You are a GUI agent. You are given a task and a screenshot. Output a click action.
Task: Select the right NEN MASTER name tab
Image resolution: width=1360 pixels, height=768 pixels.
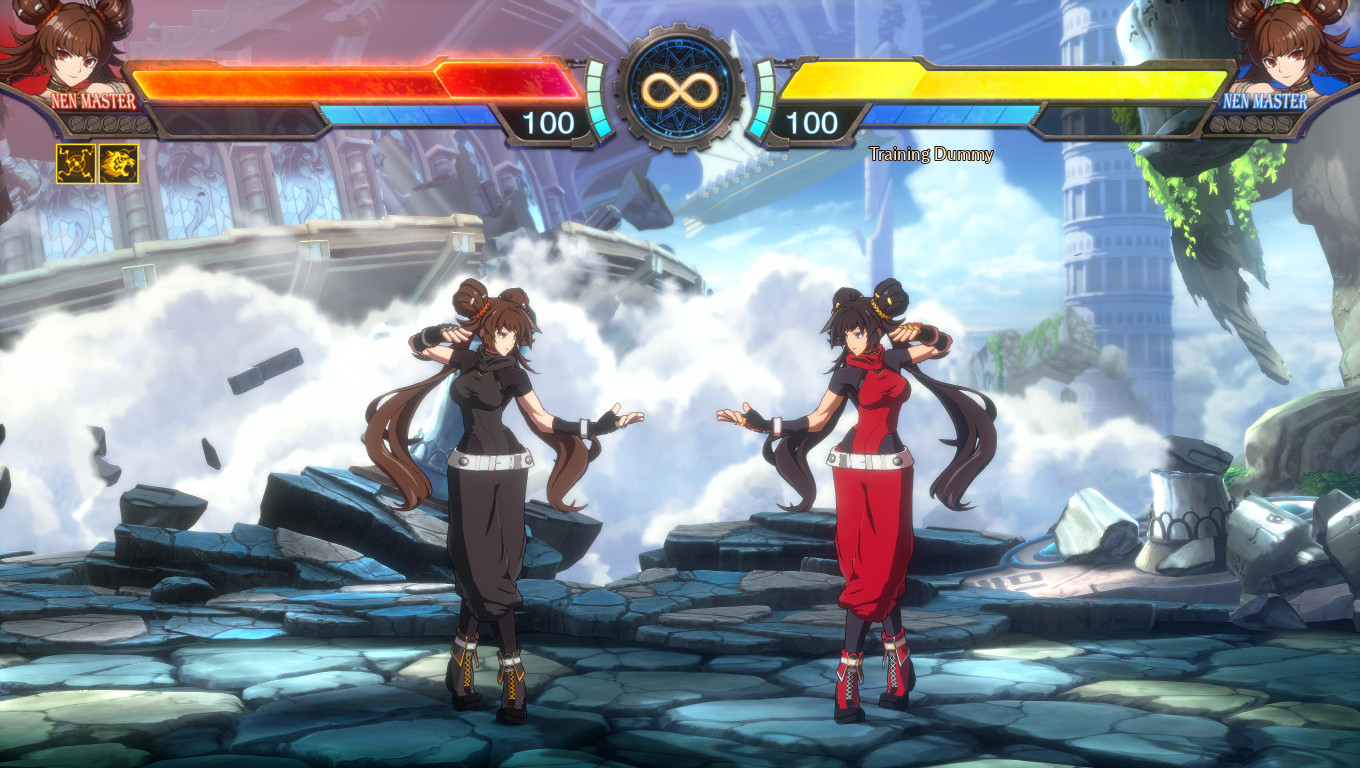point(1265,102)
